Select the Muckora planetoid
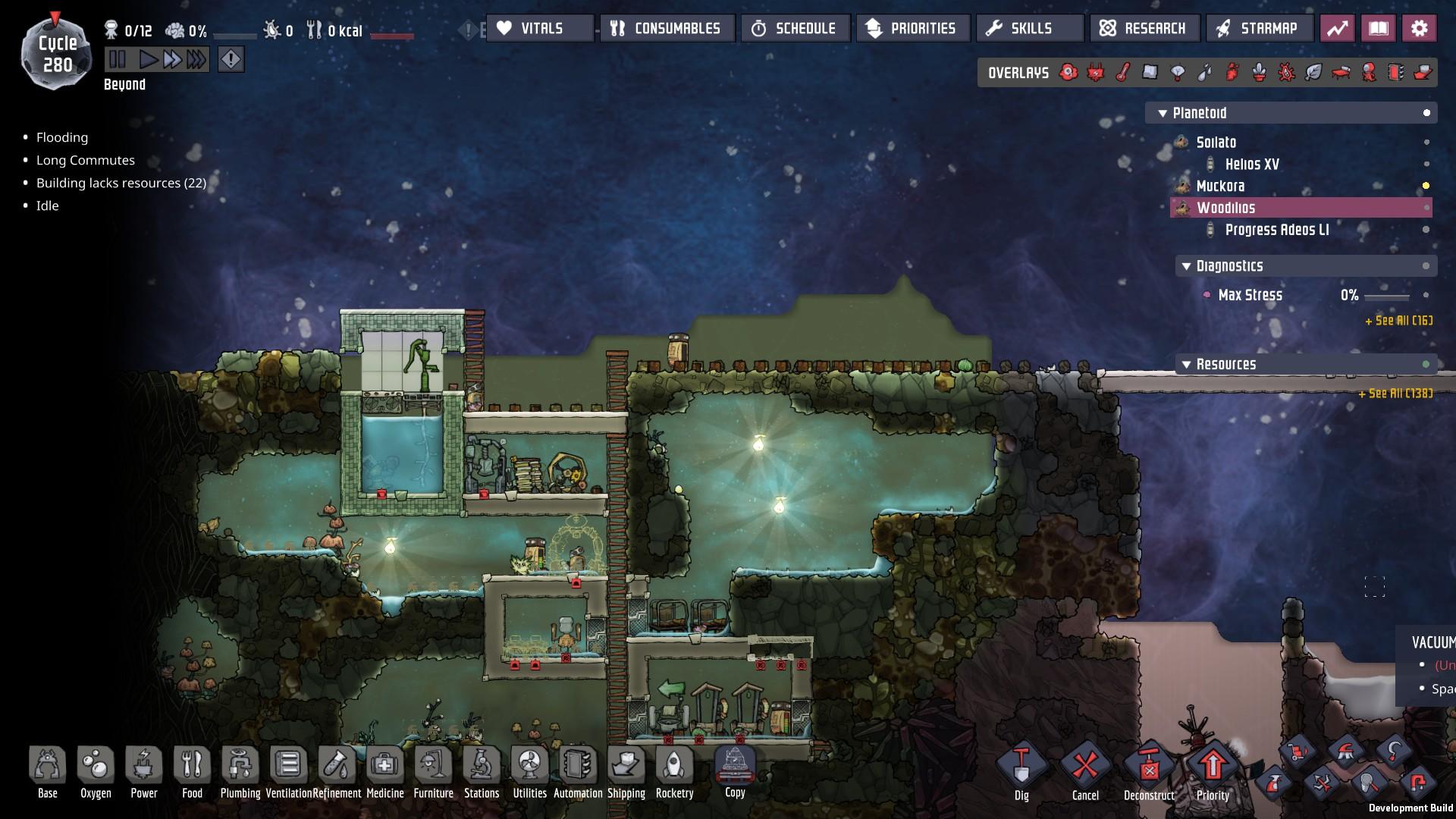This screenshot has width=1456, height=819. [x=1220, y=186]
